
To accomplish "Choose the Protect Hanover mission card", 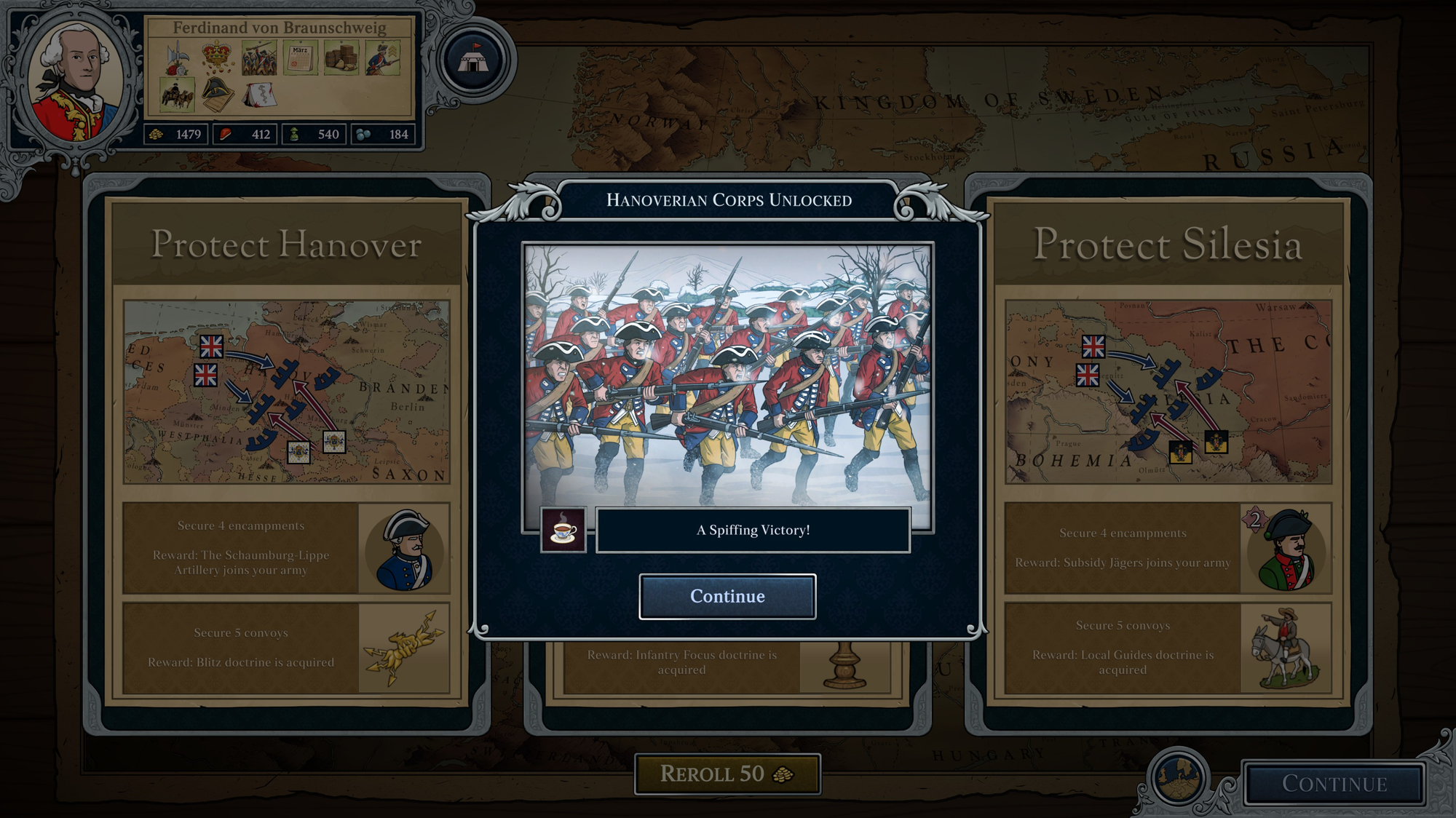I will click(286, 245).
